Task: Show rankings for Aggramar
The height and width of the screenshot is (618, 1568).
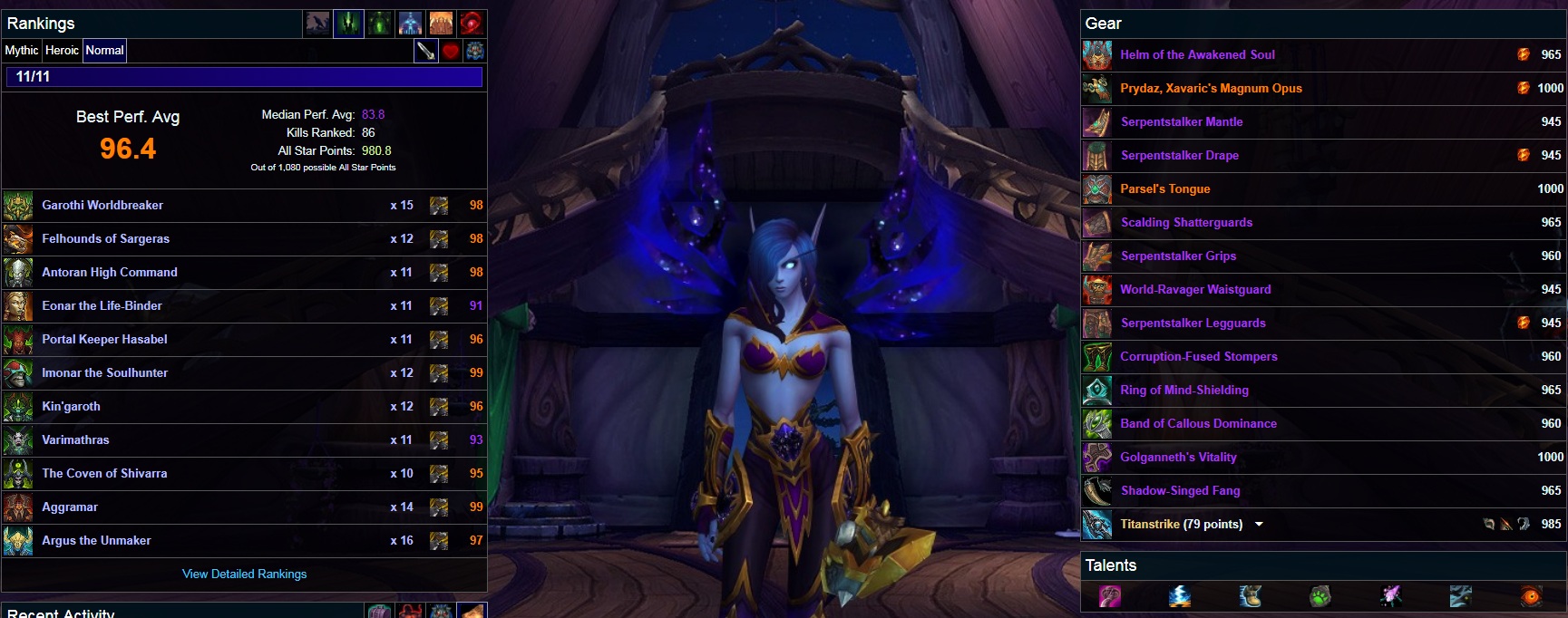Action: [70, 507]
